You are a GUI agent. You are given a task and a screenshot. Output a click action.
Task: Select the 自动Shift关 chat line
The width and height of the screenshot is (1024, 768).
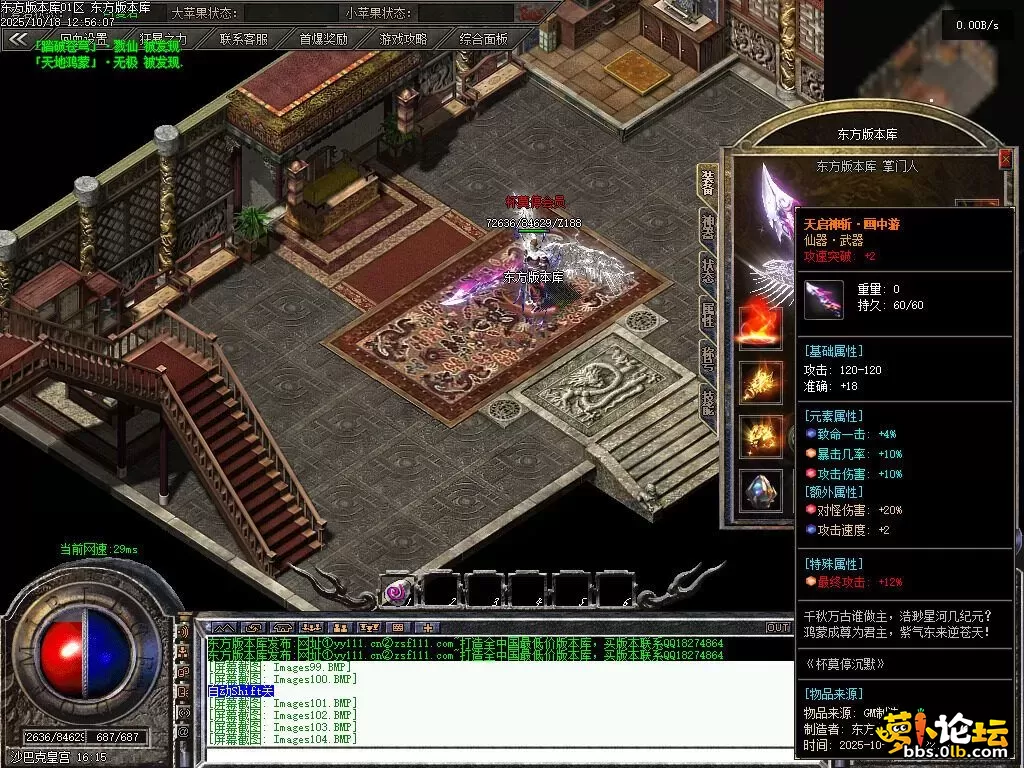pos(241,691)
